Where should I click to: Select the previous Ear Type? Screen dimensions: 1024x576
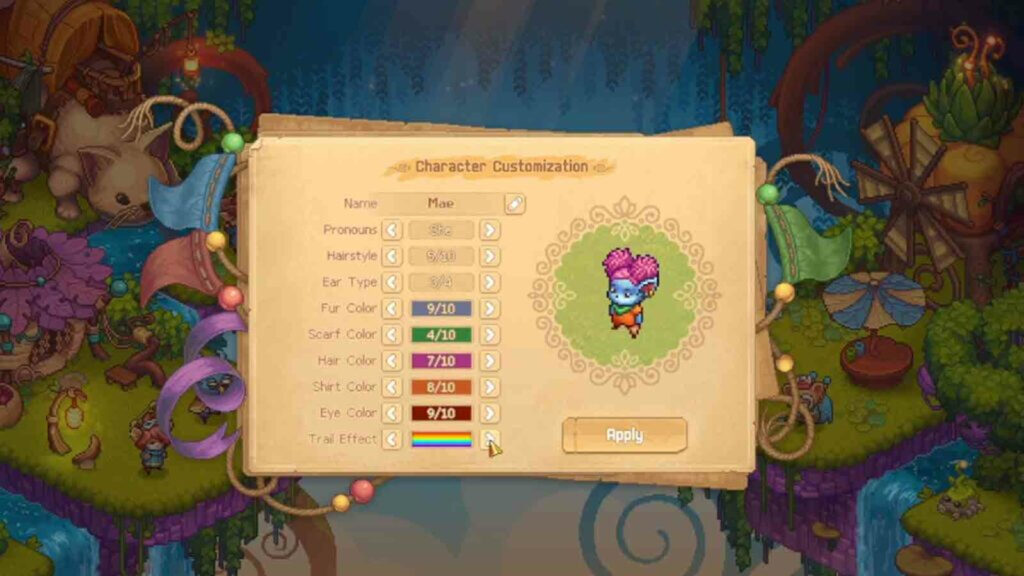pyautogui.click(x=392, y=283)
